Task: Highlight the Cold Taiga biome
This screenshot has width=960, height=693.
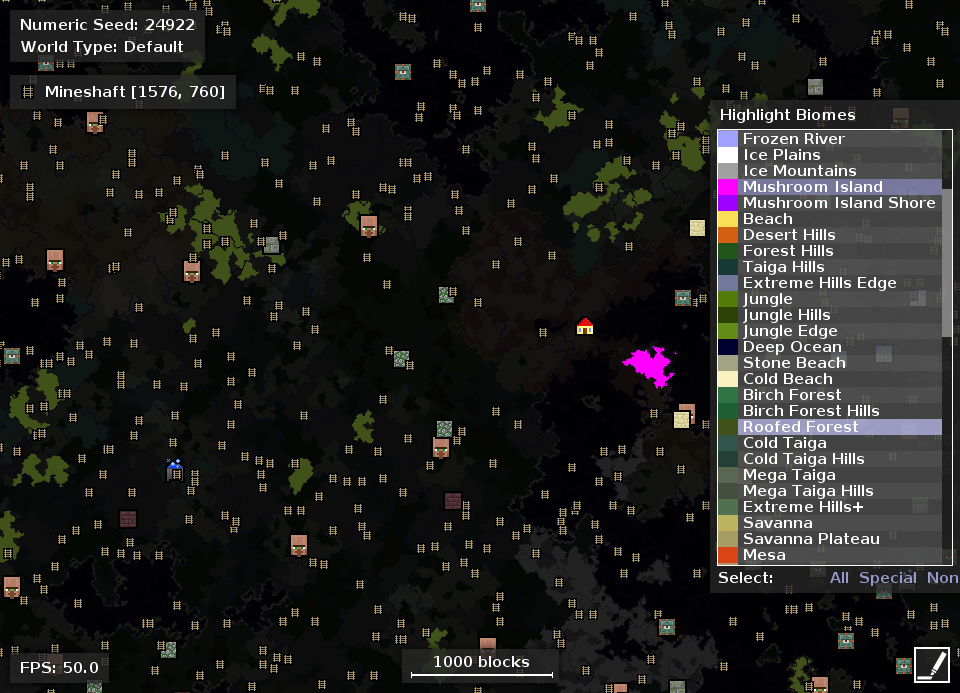Action: (784, 443)
